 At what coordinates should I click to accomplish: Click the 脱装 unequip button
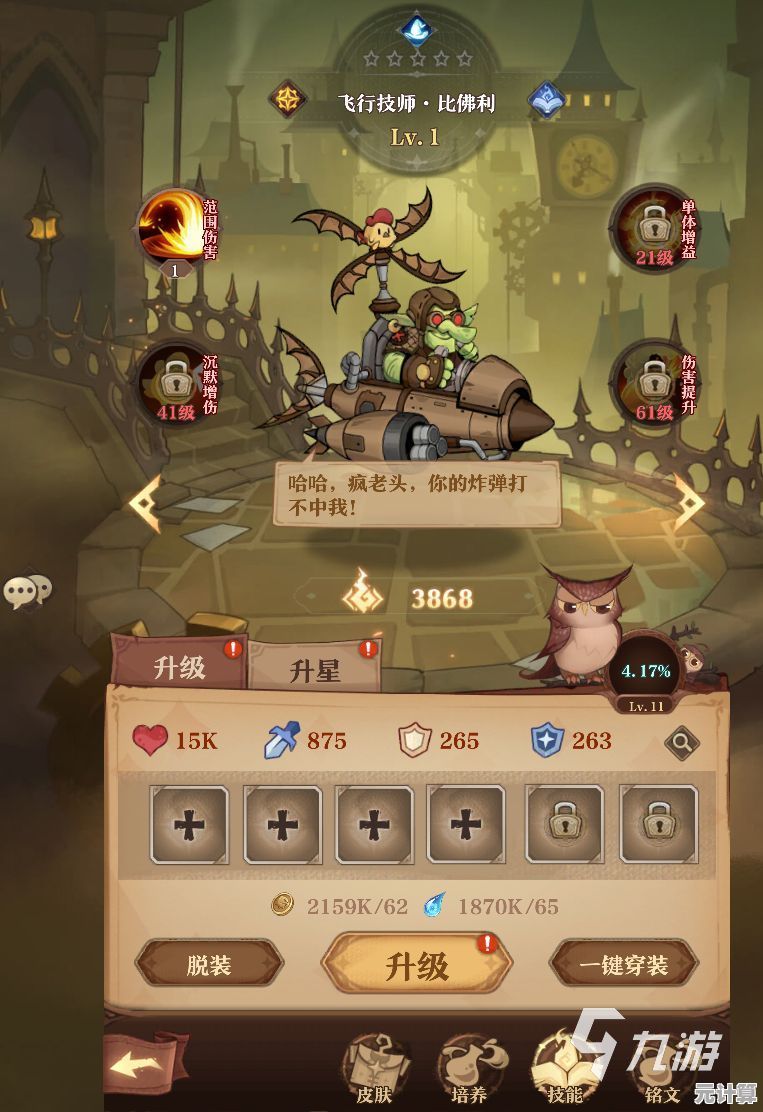(209, 965)
